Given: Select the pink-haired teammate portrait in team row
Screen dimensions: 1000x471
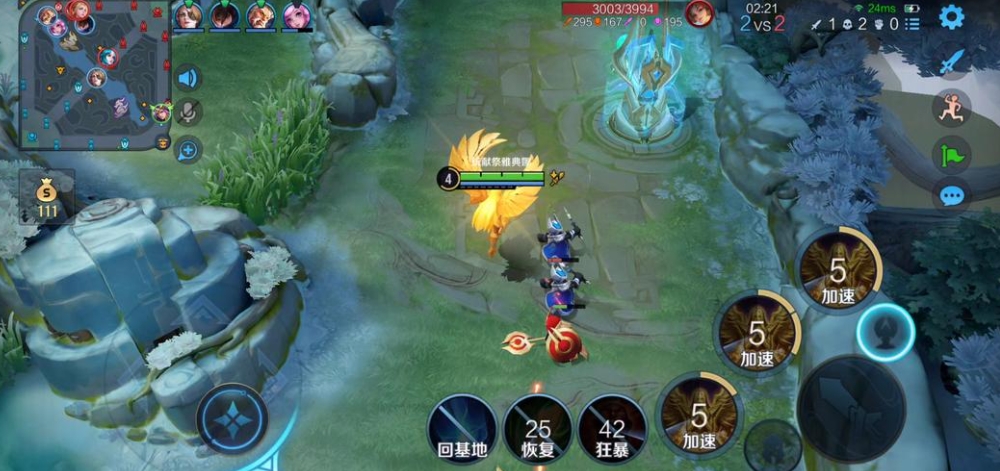Looking at the screenshot, I should (296, 16).
